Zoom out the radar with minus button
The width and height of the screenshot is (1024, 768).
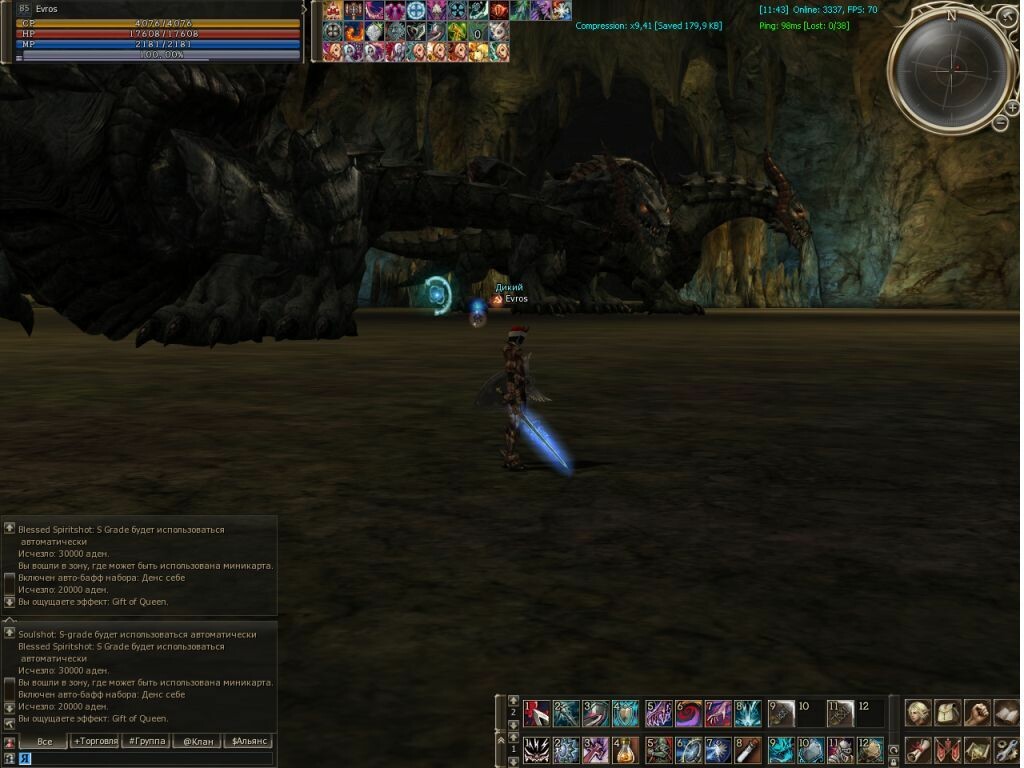[1000, 123]
